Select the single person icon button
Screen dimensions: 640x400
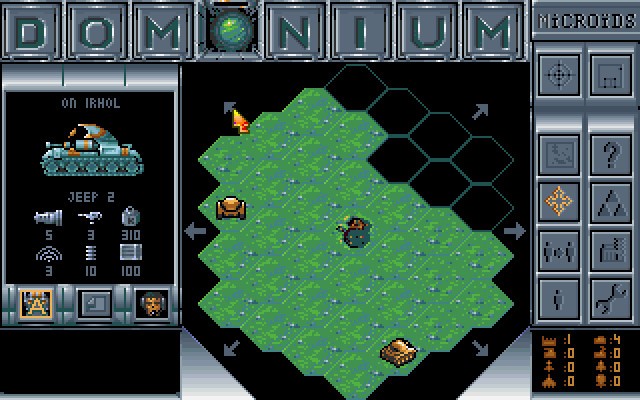coord(558,296)
